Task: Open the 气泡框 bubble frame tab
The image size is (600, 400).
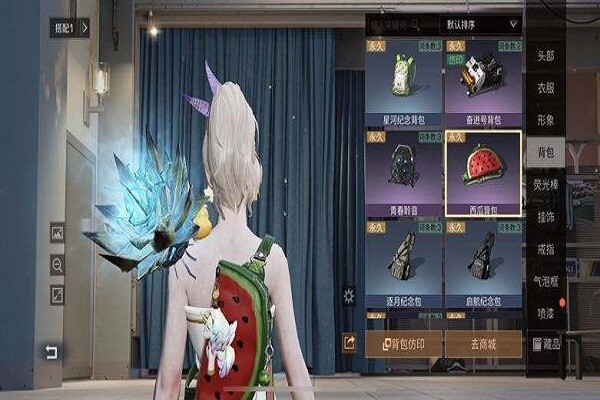Action: pos(545,281)
